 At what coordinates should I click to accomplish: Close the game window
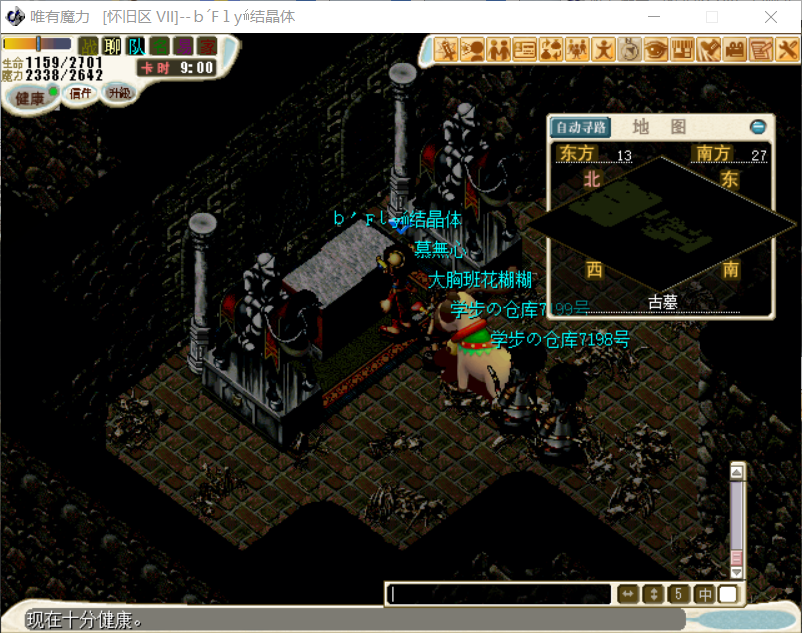click(771, 17)
